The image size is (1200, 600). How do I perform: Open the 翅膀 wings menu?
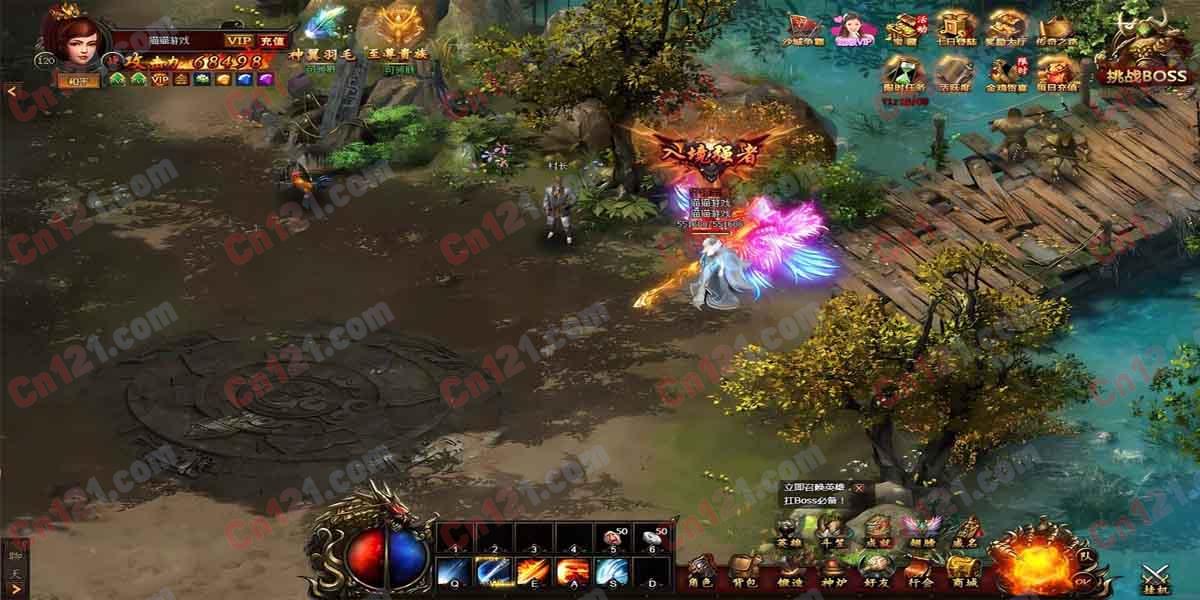click(x=921, y=530)
